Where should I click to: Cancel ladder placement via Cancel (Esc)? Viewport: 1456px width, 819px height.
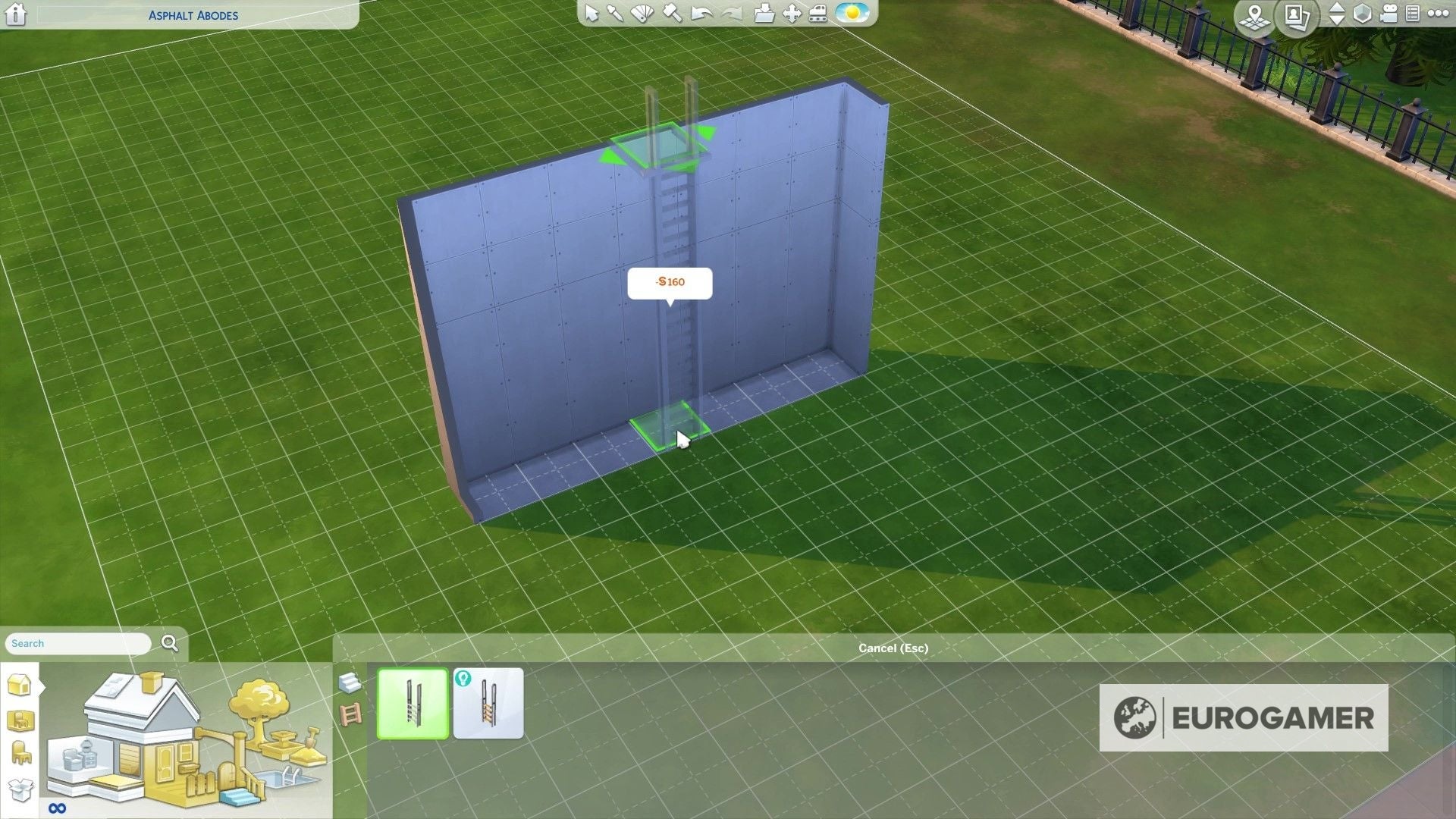(x=892, y=648)
